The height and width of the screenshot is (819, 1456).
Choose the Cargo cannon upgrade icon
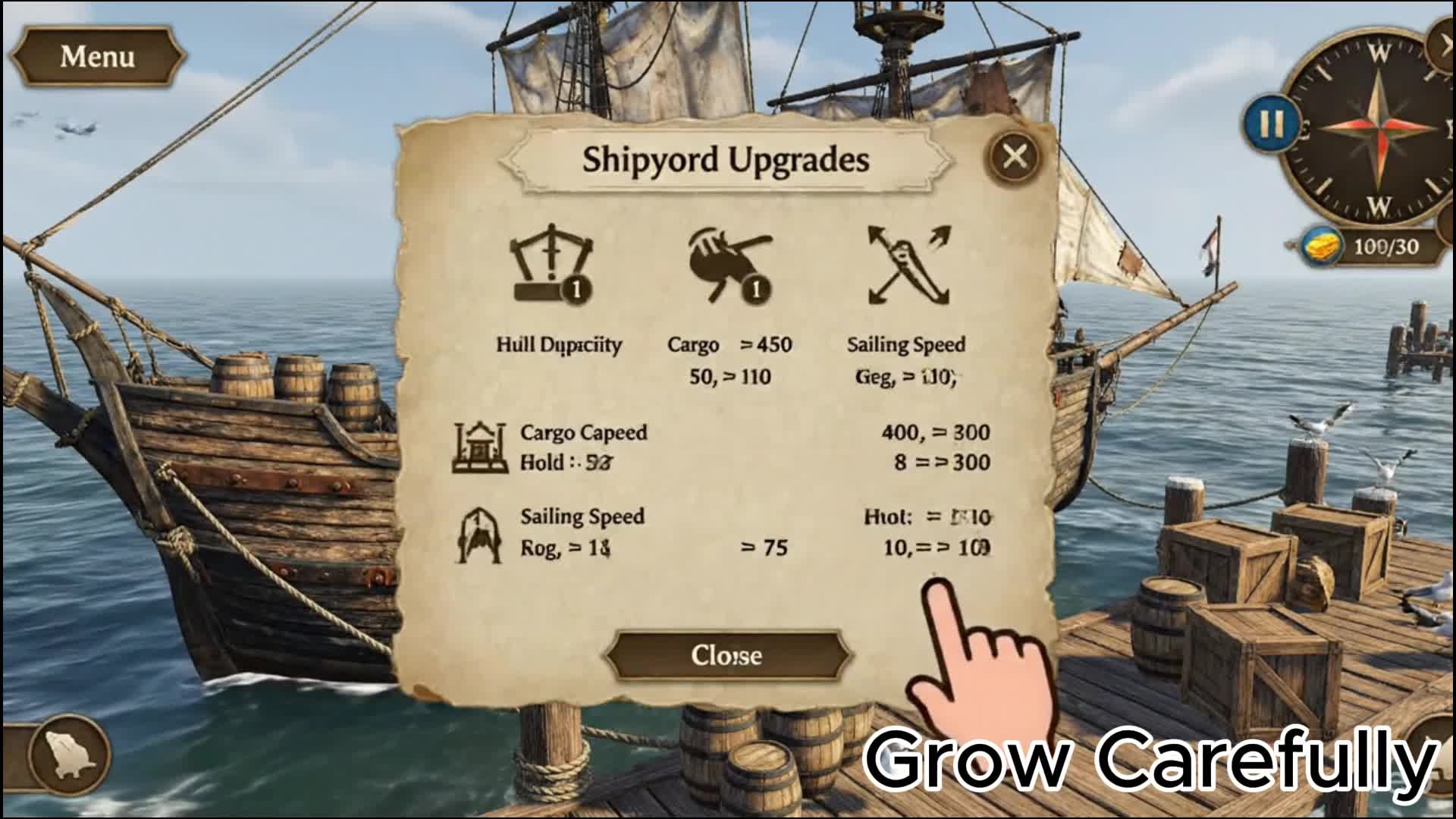(x=730, y=267)
